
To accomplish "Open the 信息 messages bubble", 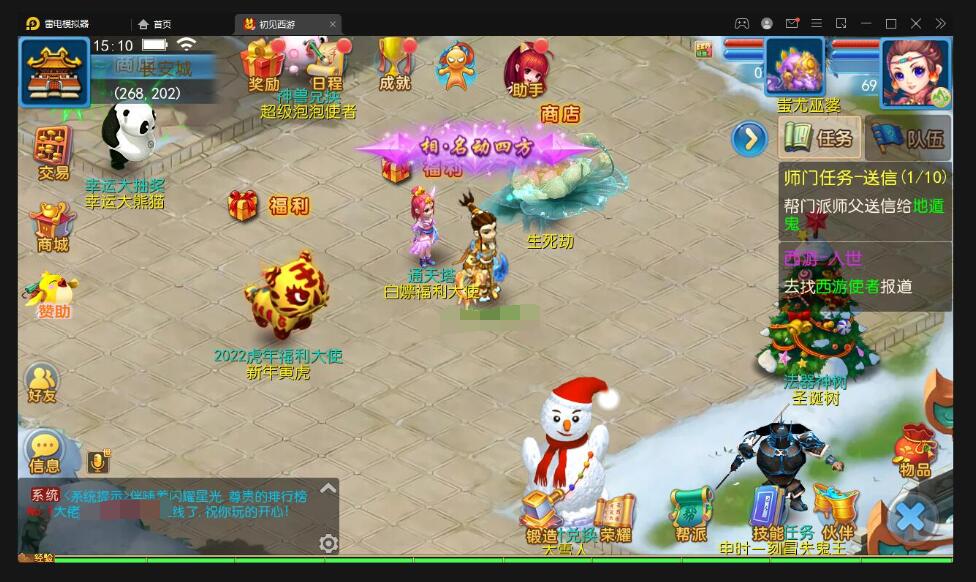I will 45,452.
